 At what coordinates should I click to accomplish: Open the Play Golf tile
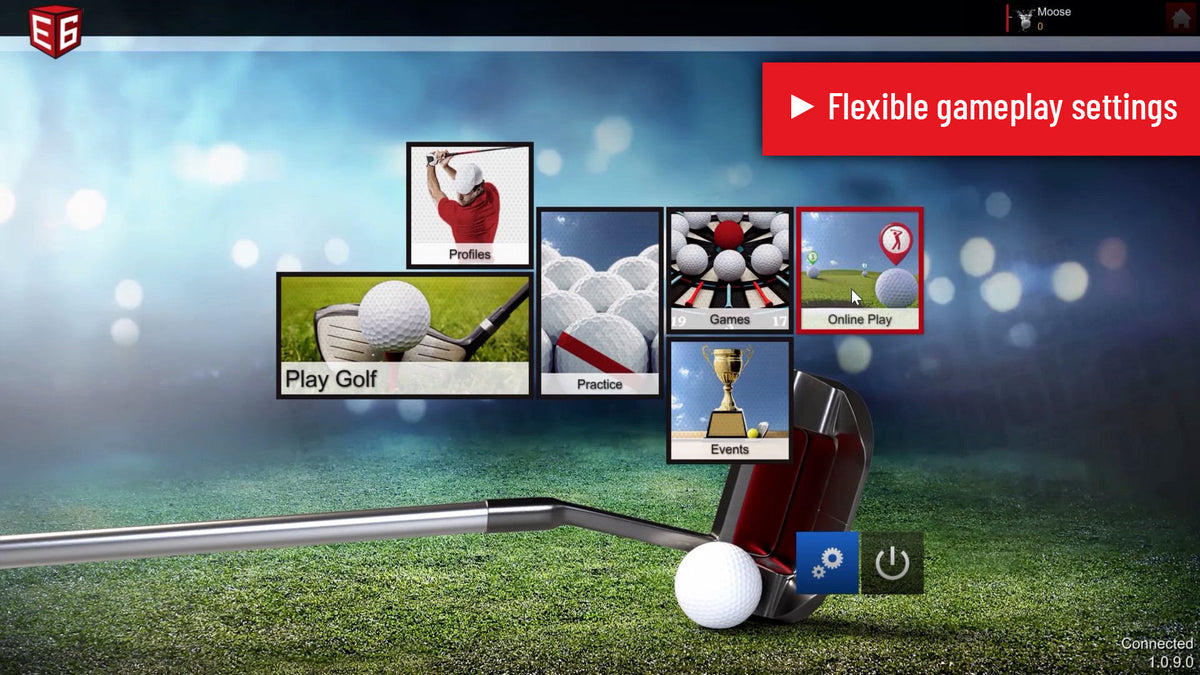pos(404,335)
